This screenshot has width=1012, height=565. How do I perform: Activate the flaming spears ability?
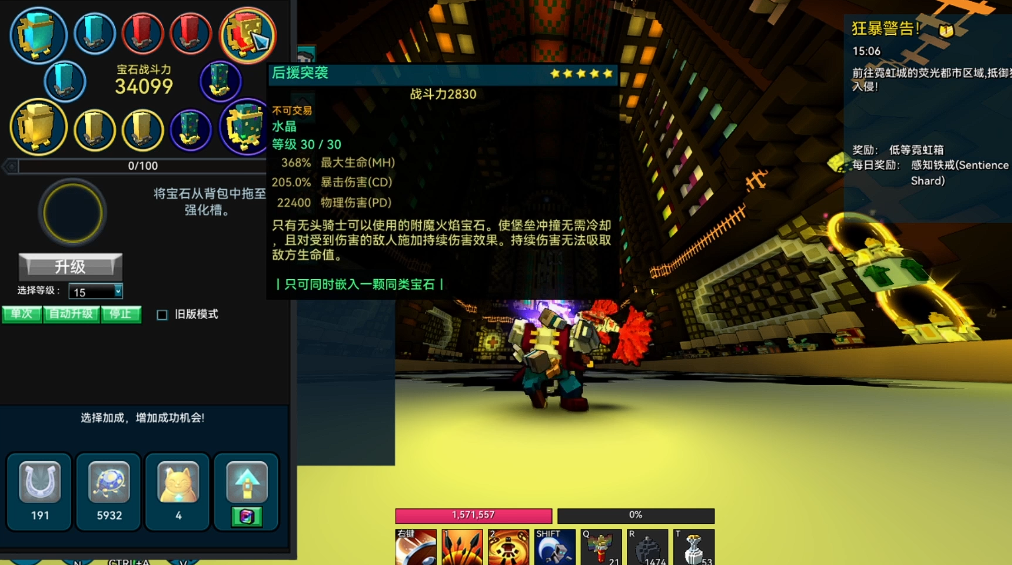tap(462, 548)
